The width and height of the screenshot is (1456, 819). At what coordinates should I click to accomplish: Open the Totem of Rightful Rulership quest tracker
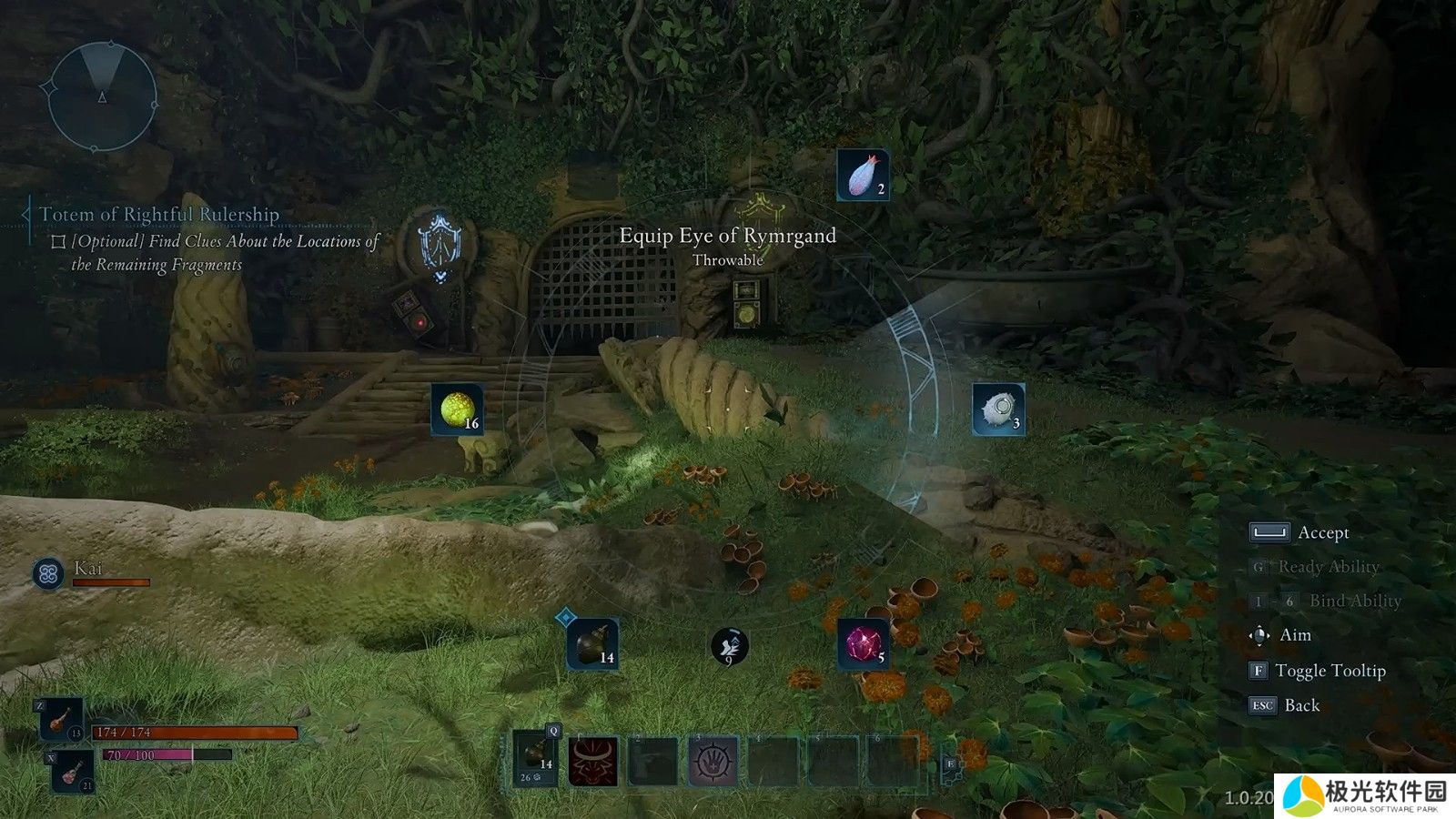[158, 215]
